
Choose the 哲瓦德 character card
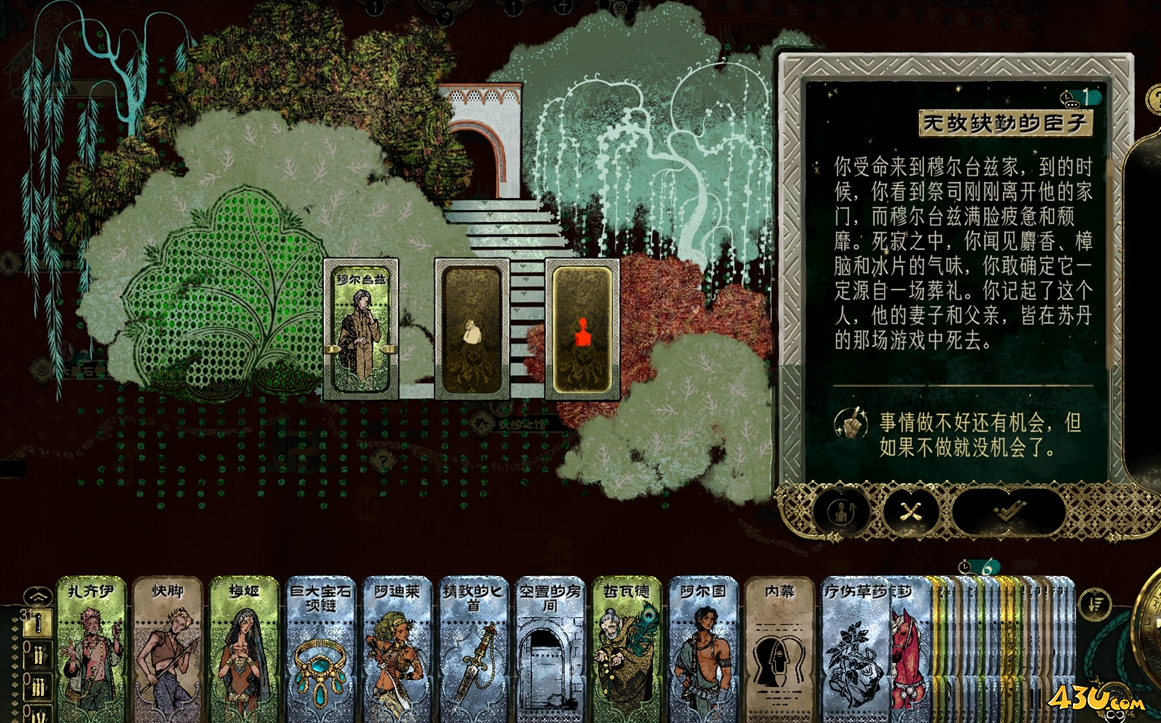pos(625,648)
